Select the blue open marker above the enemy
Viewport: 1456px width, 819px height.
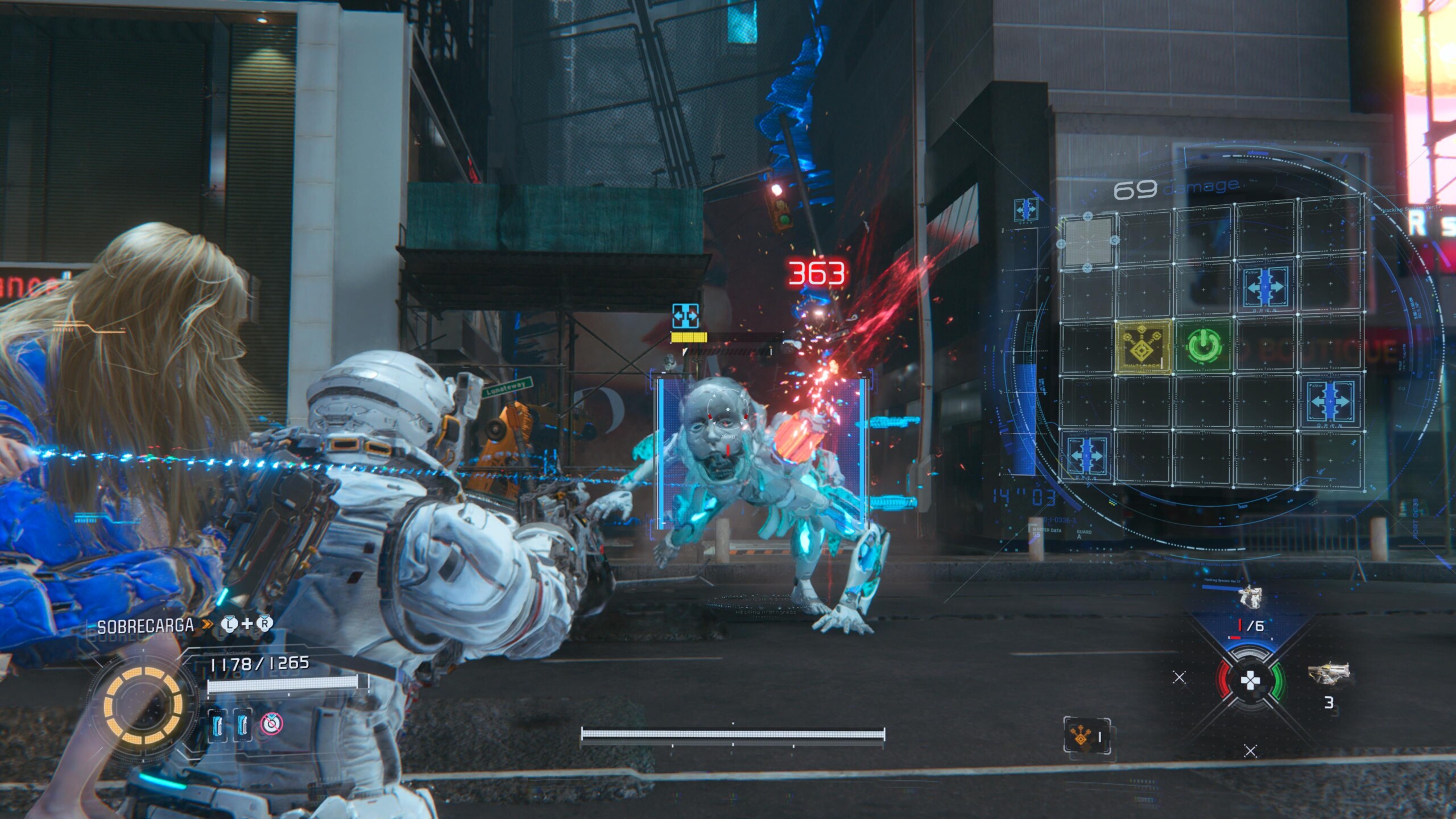pos(685,316)
